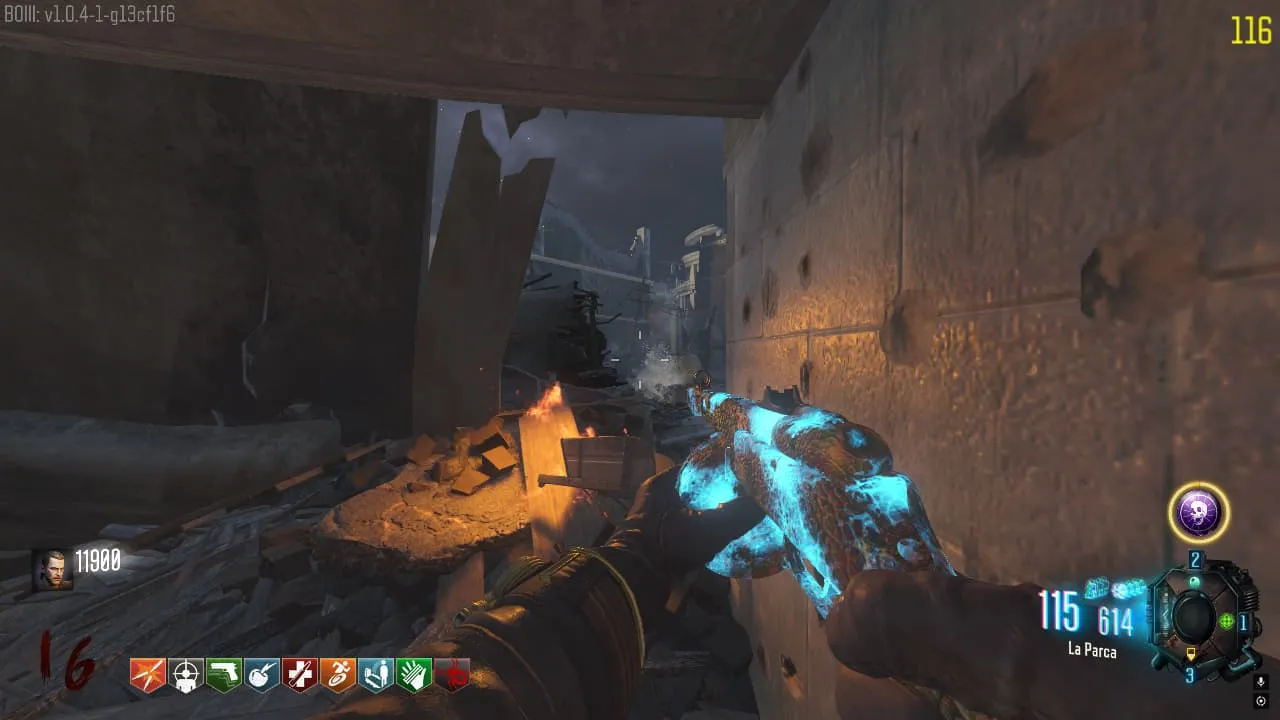Select the Deadshot Daiquiri crosshair perk icon
Screen dimensions: 1280x720
pos(186,676)
